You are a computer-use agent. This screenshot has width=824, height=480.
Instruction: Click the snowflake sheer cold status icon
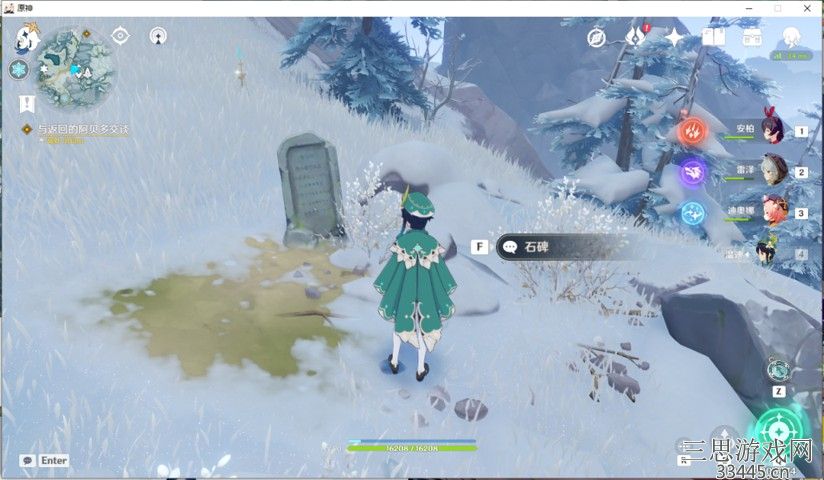click(x=18, y=70)
